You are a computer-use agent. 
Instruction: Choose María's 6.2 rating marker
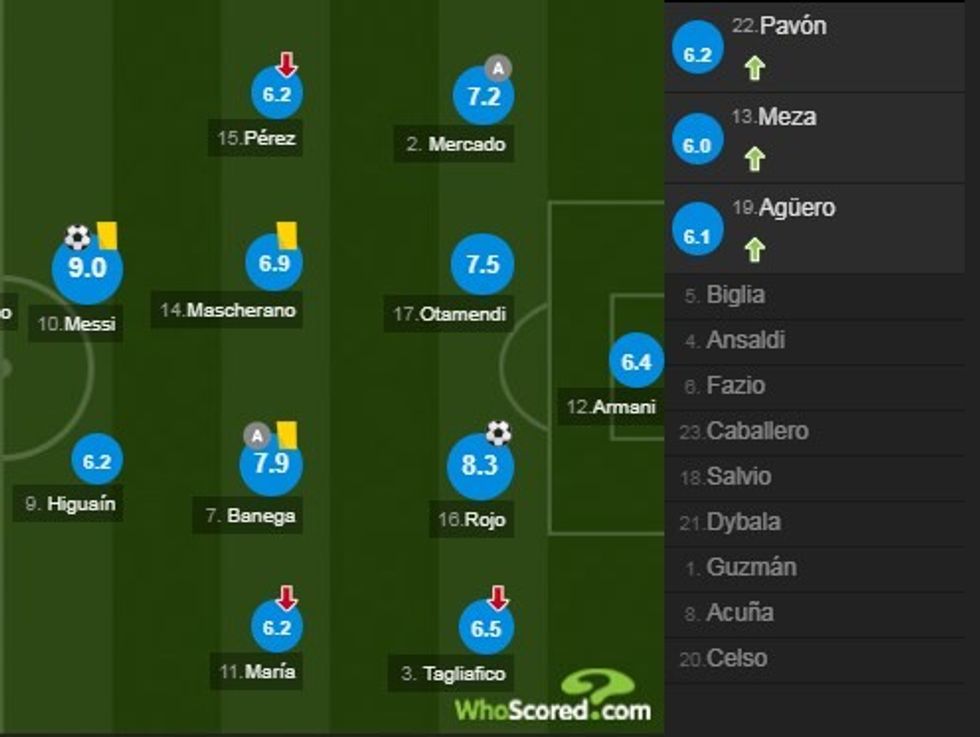pos(276,628)
